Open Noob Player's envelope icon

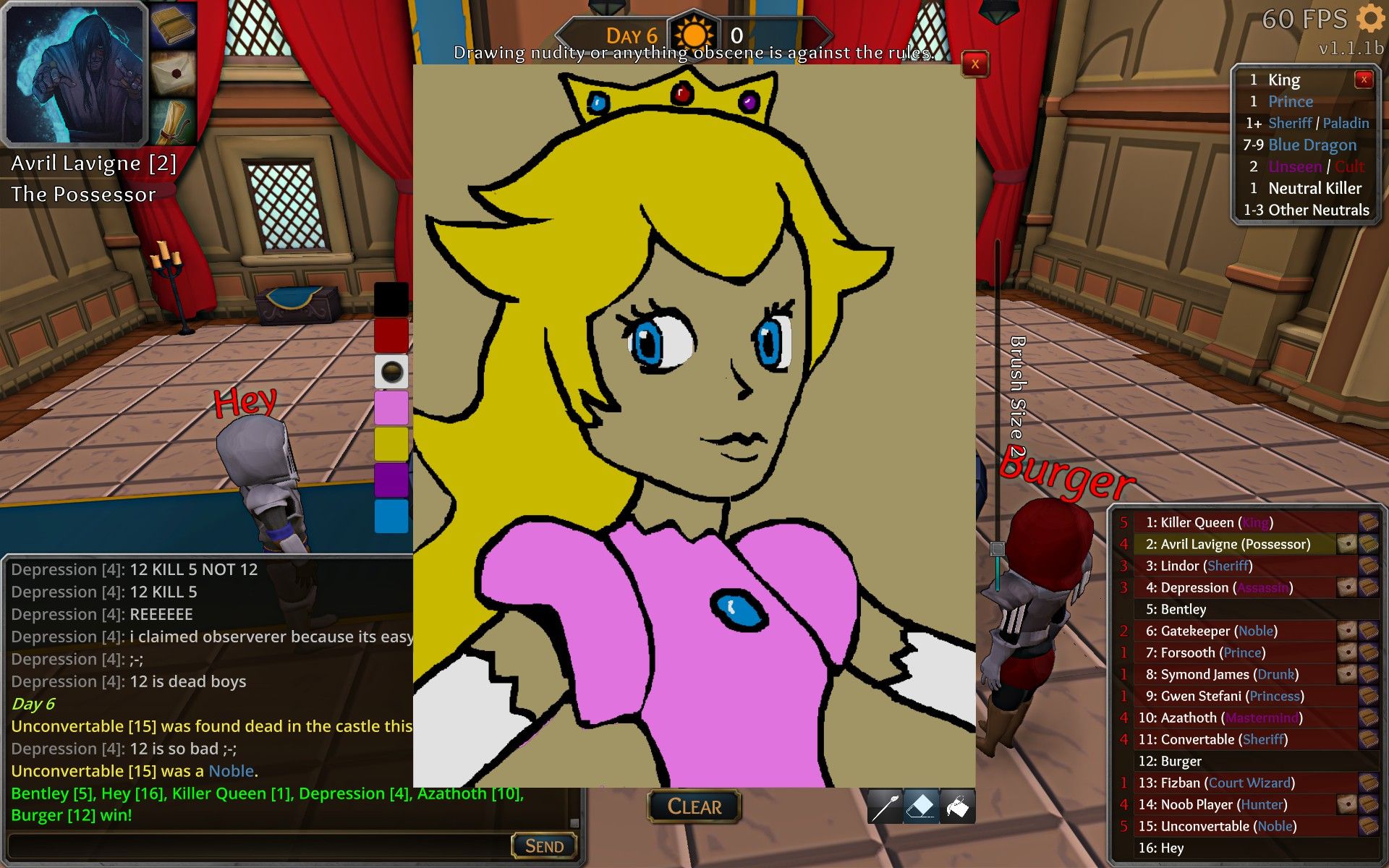click(x=1347, y=804)
